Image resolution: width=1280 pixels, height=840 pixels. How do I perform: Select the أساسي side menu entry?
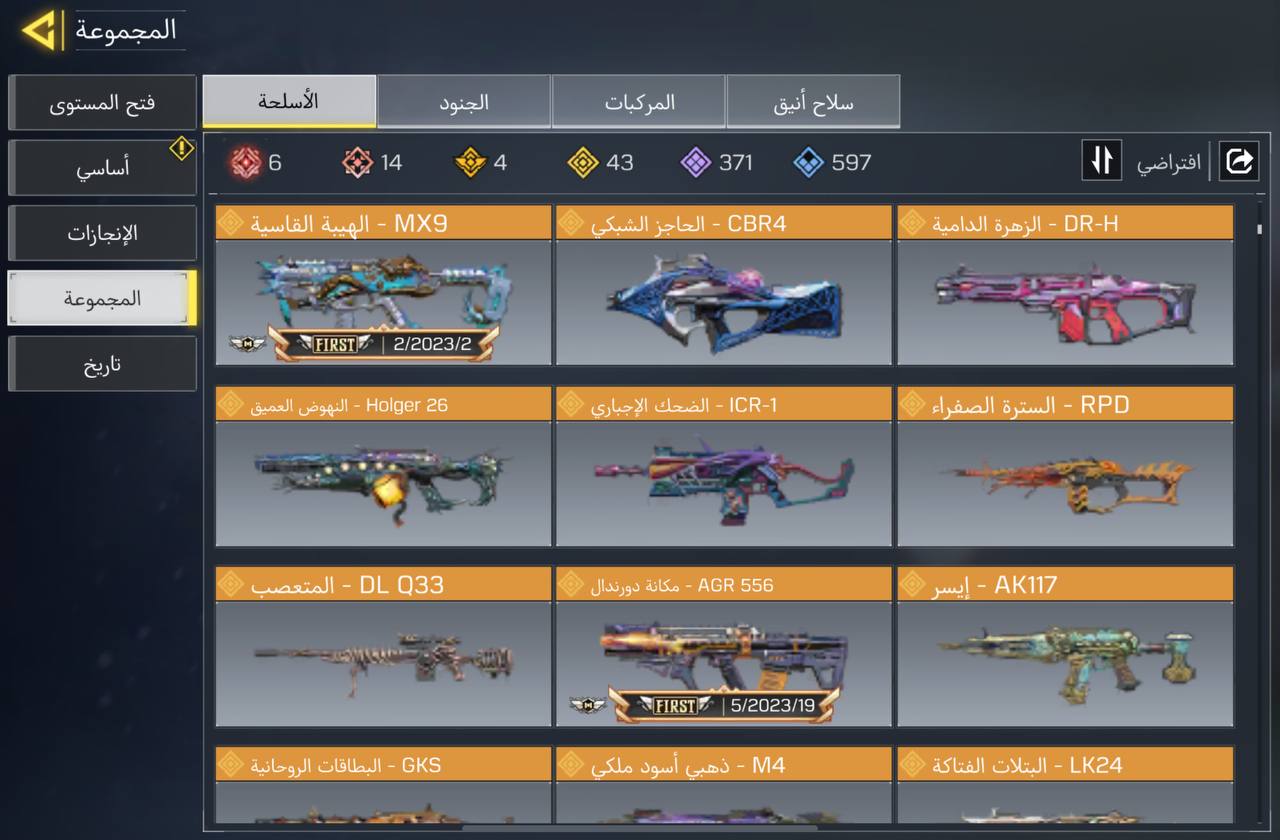(102, 168)
